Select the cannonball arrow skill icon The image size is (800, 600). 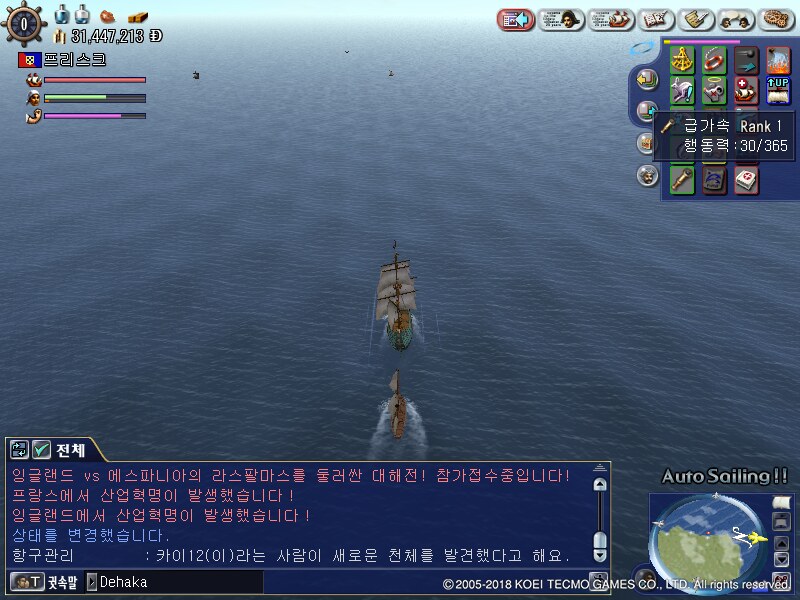point(746,60)
